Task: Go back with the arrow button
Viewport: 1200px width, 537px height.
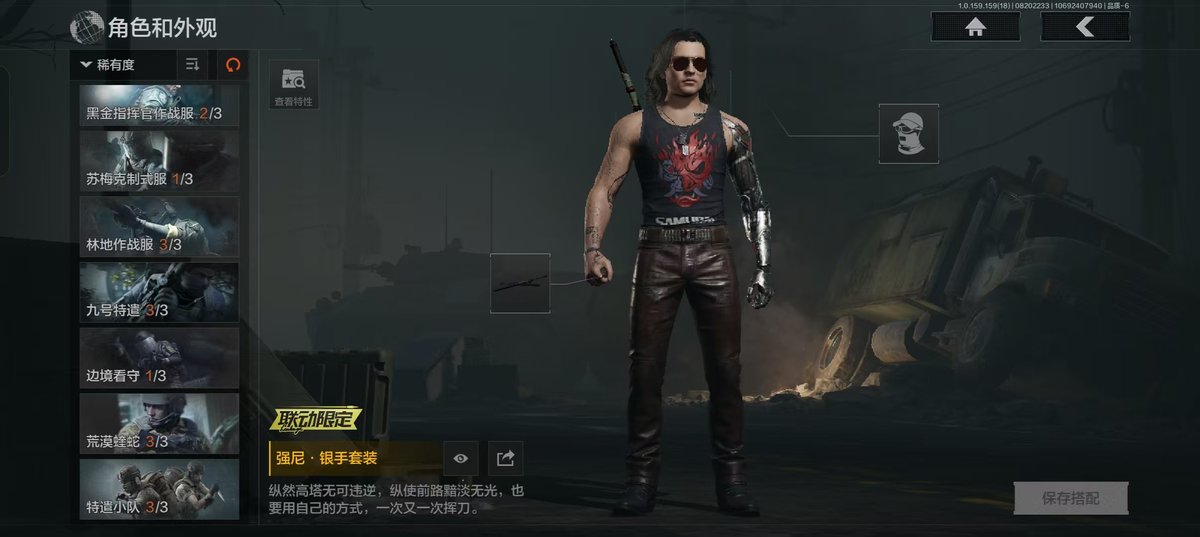Action: pos(1085,27)
